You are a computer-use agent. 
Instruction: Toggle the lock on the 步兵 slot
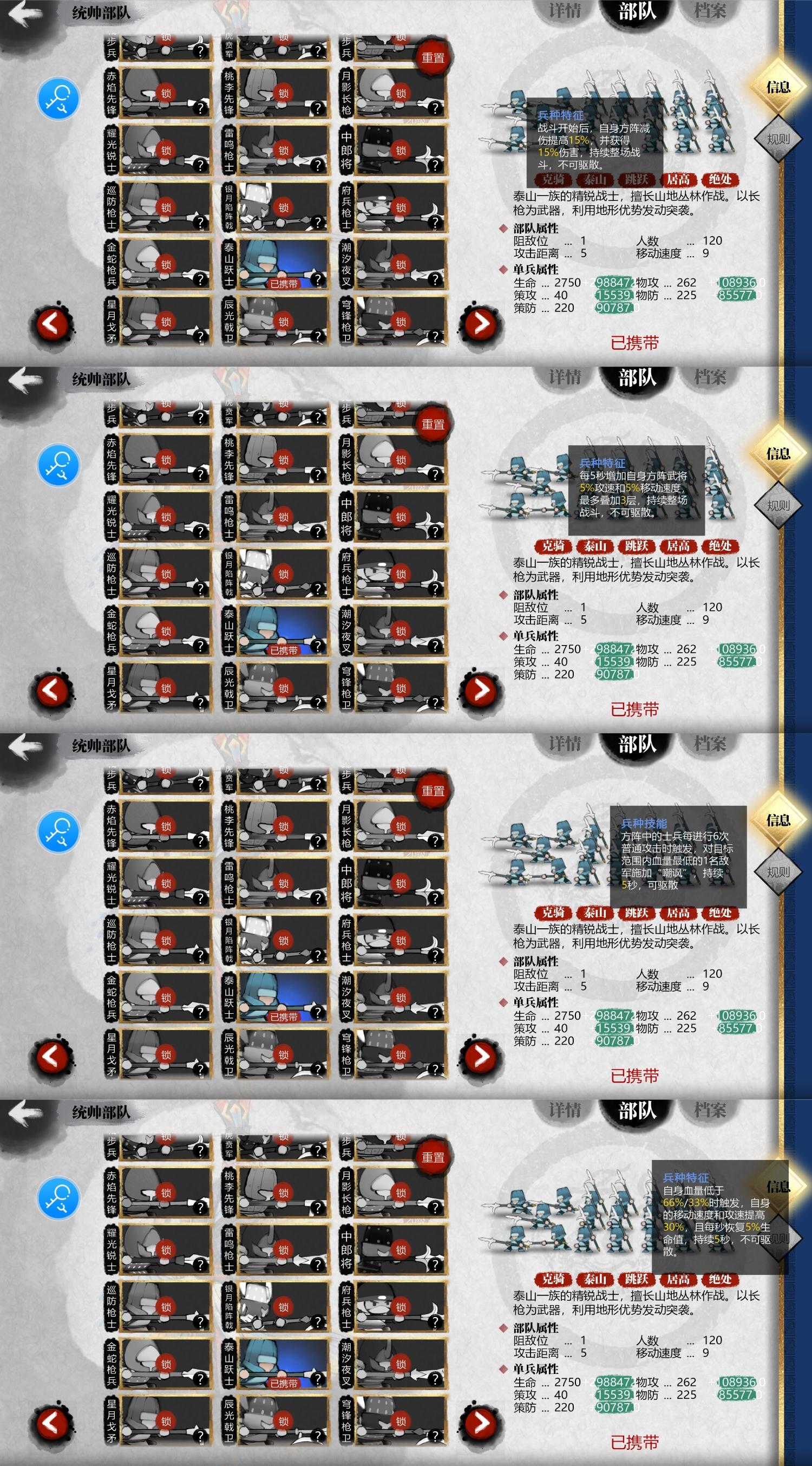[165, 37]
